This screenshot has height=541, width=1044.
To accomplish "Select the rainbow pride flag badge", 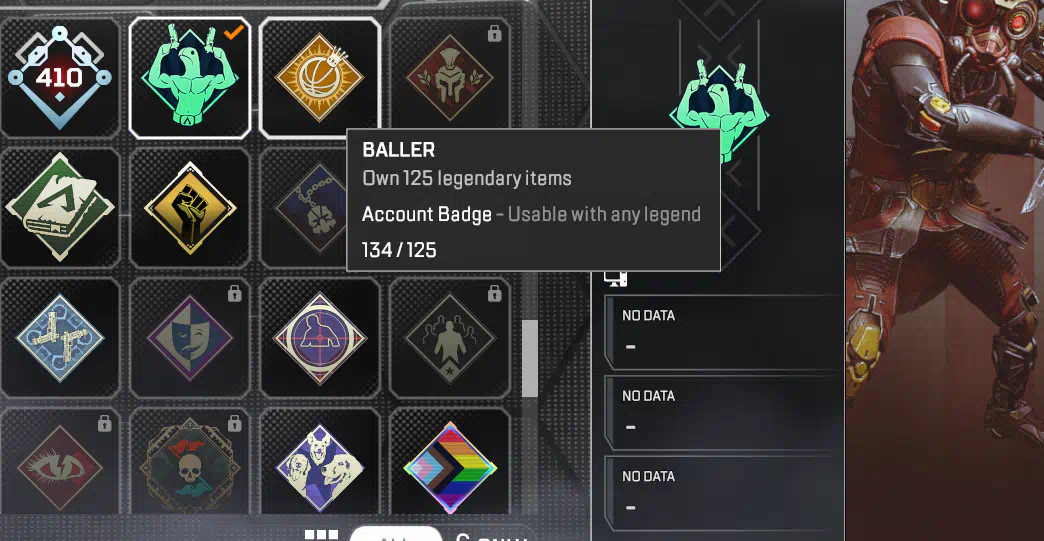I will coord(448,467).
